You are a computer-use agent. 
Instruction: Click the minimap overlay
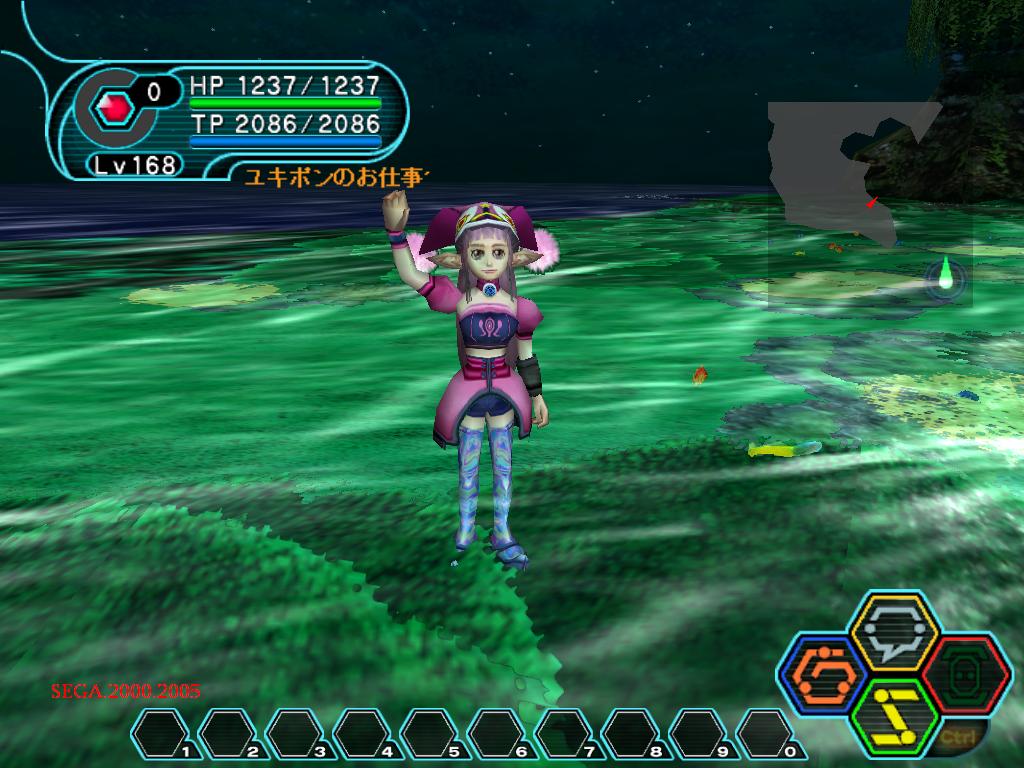[x=868, y=205]
